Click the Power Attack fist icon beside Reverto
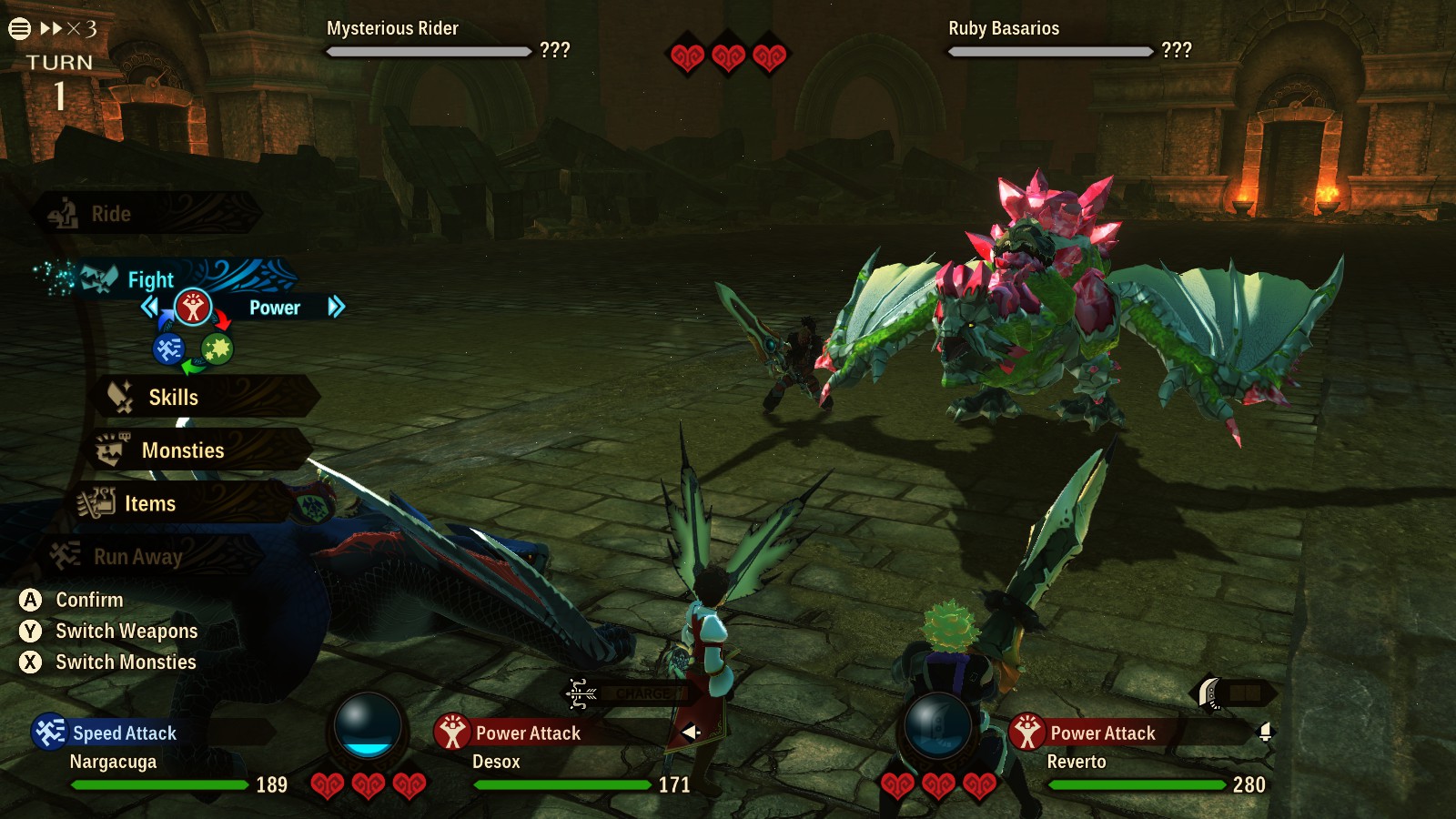The image size is (1456, 819). [1029, 733]
